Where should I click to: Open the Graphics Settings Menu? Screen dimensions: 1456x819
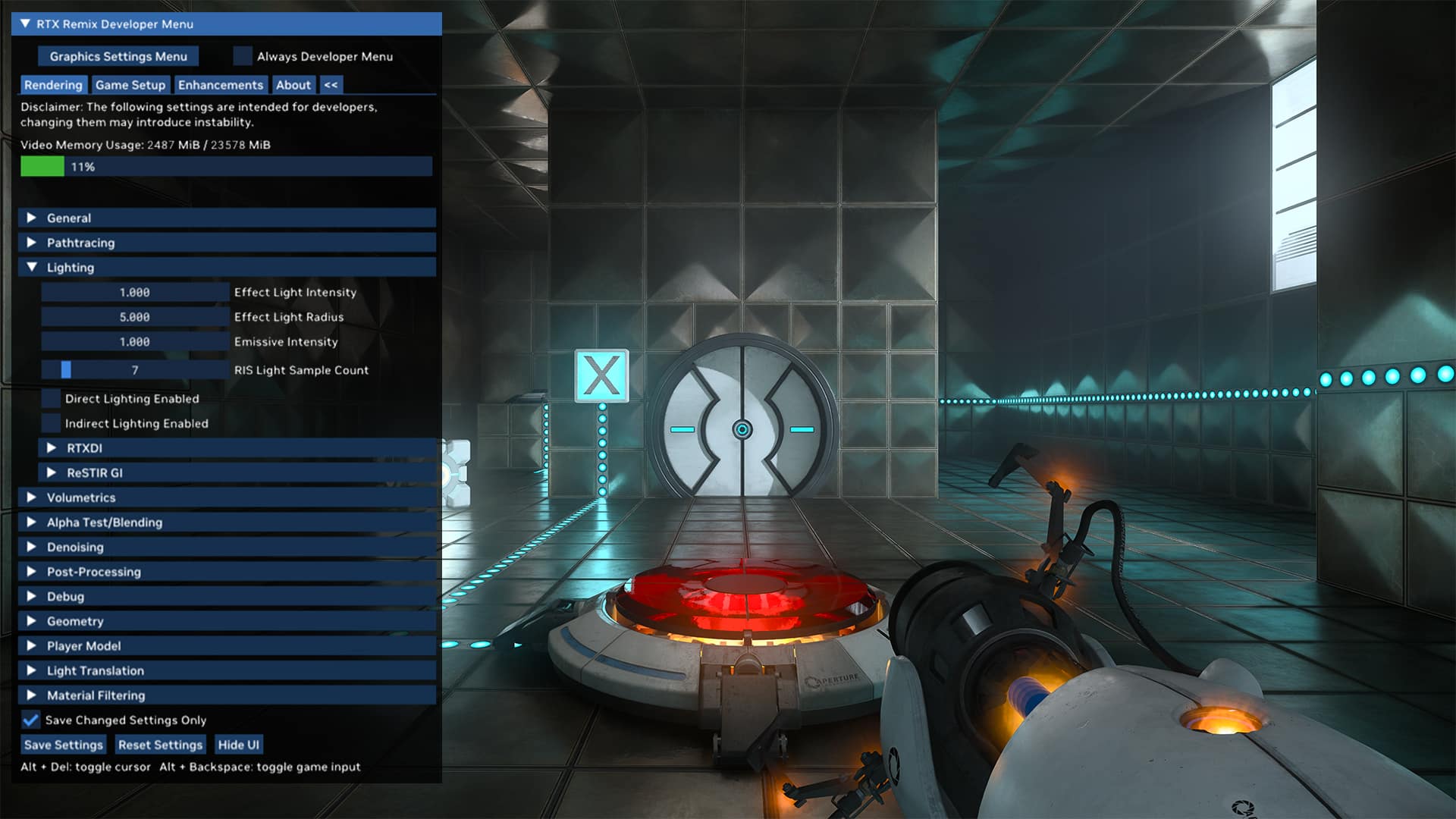point(118,56)
